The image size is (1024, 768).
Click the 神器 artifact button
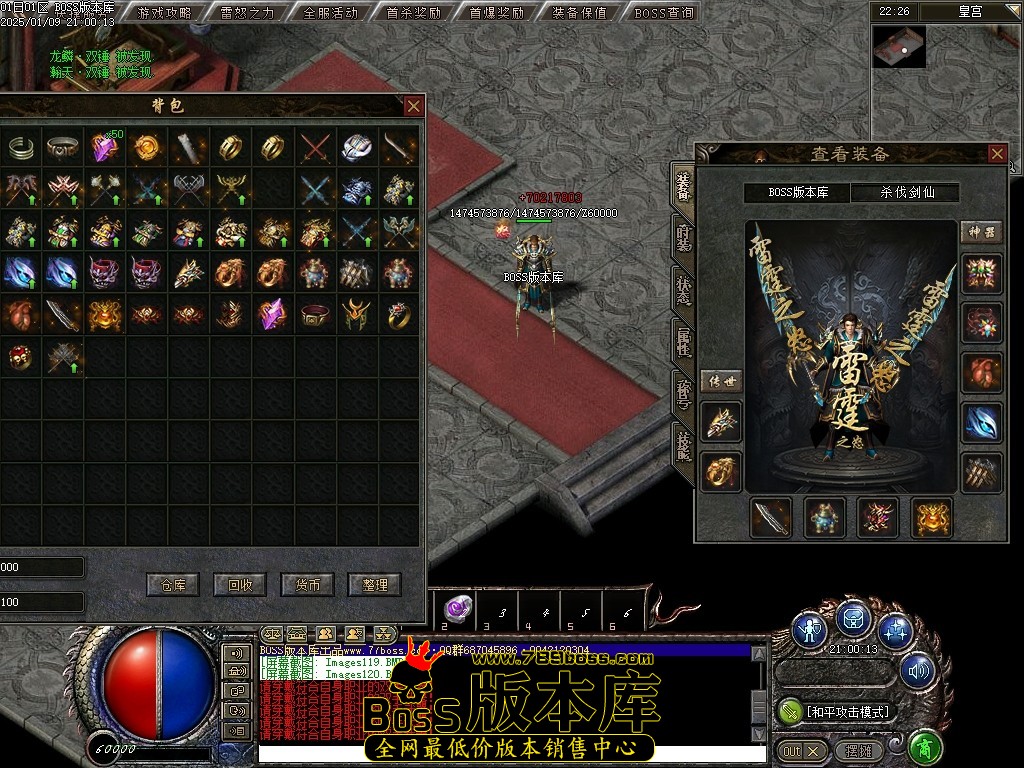click(981, 231)
